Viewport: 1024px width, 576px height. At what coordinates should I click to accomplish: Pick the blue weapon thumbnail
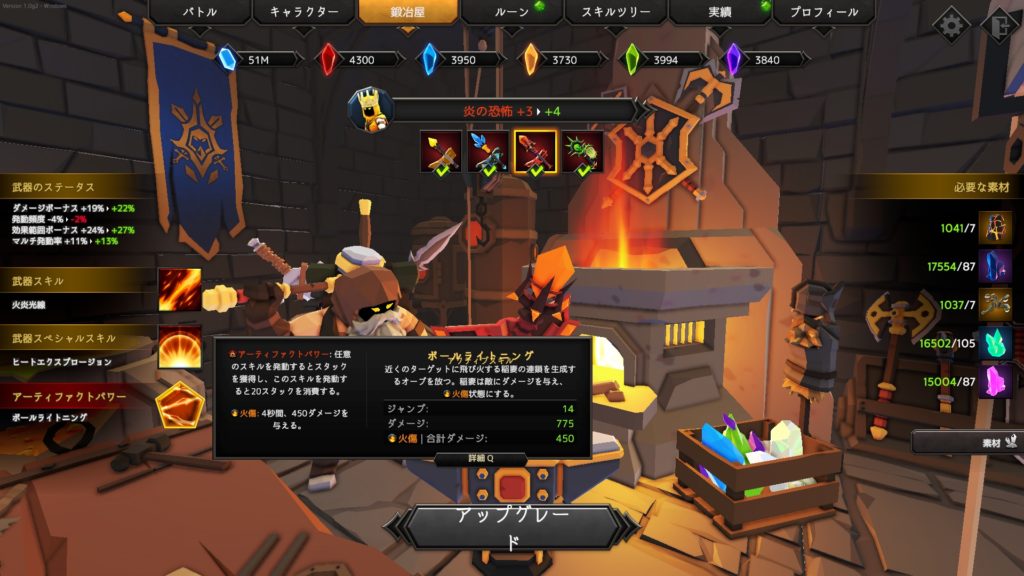(x=488, y=151)
